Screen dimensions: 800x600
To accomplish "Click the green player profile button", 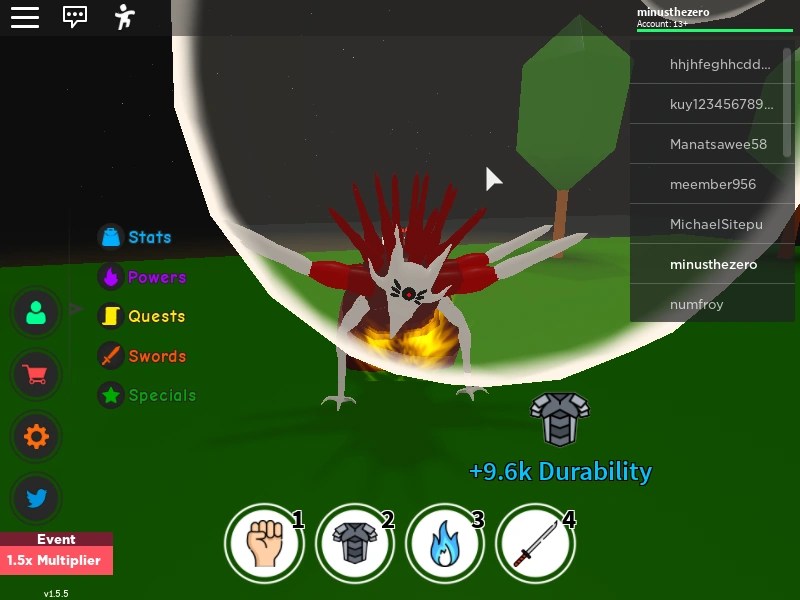I will coord(37,313).
